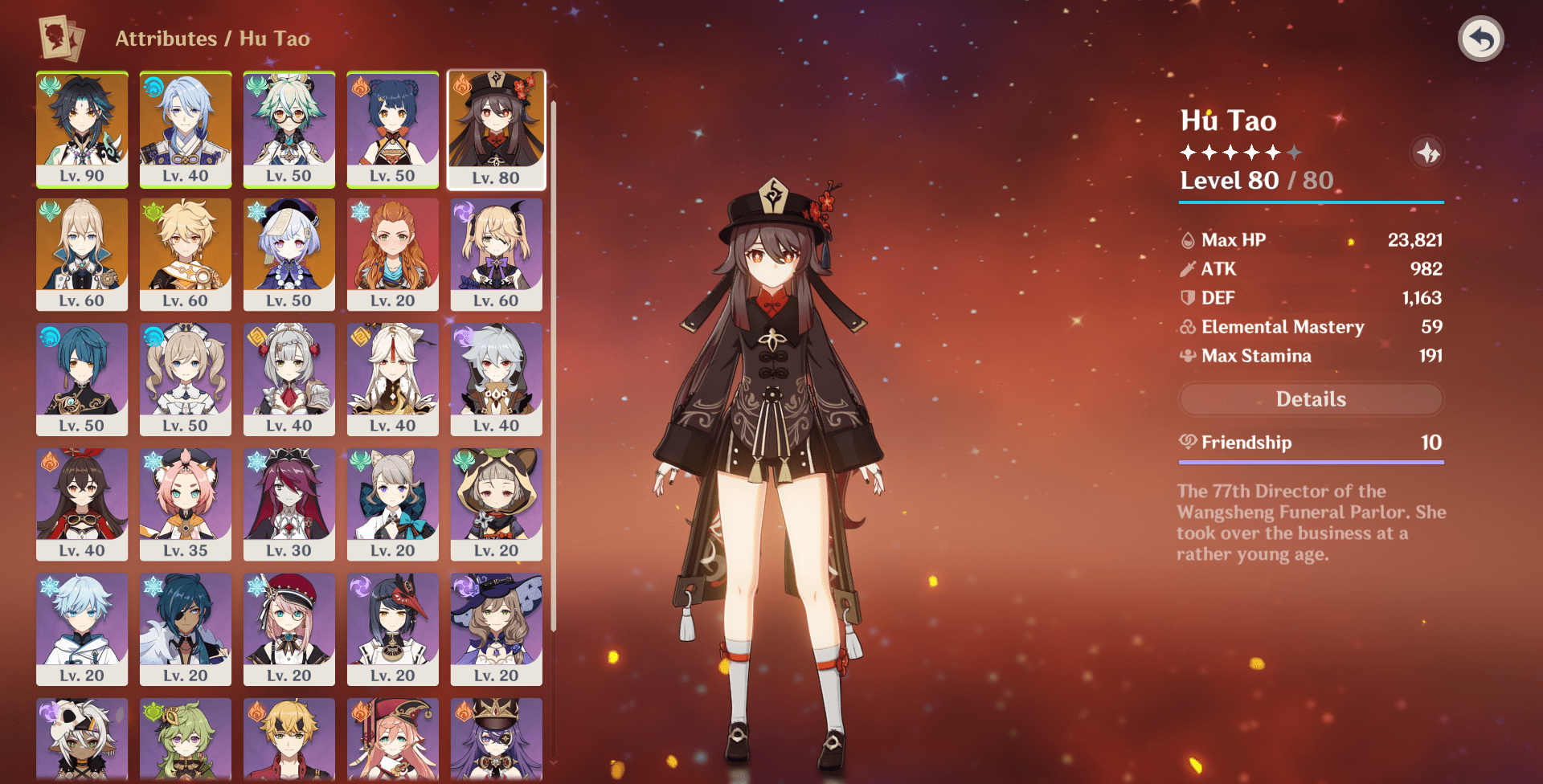Open the Details panel
This screenshot has height=784, width=1543.
1310,399
